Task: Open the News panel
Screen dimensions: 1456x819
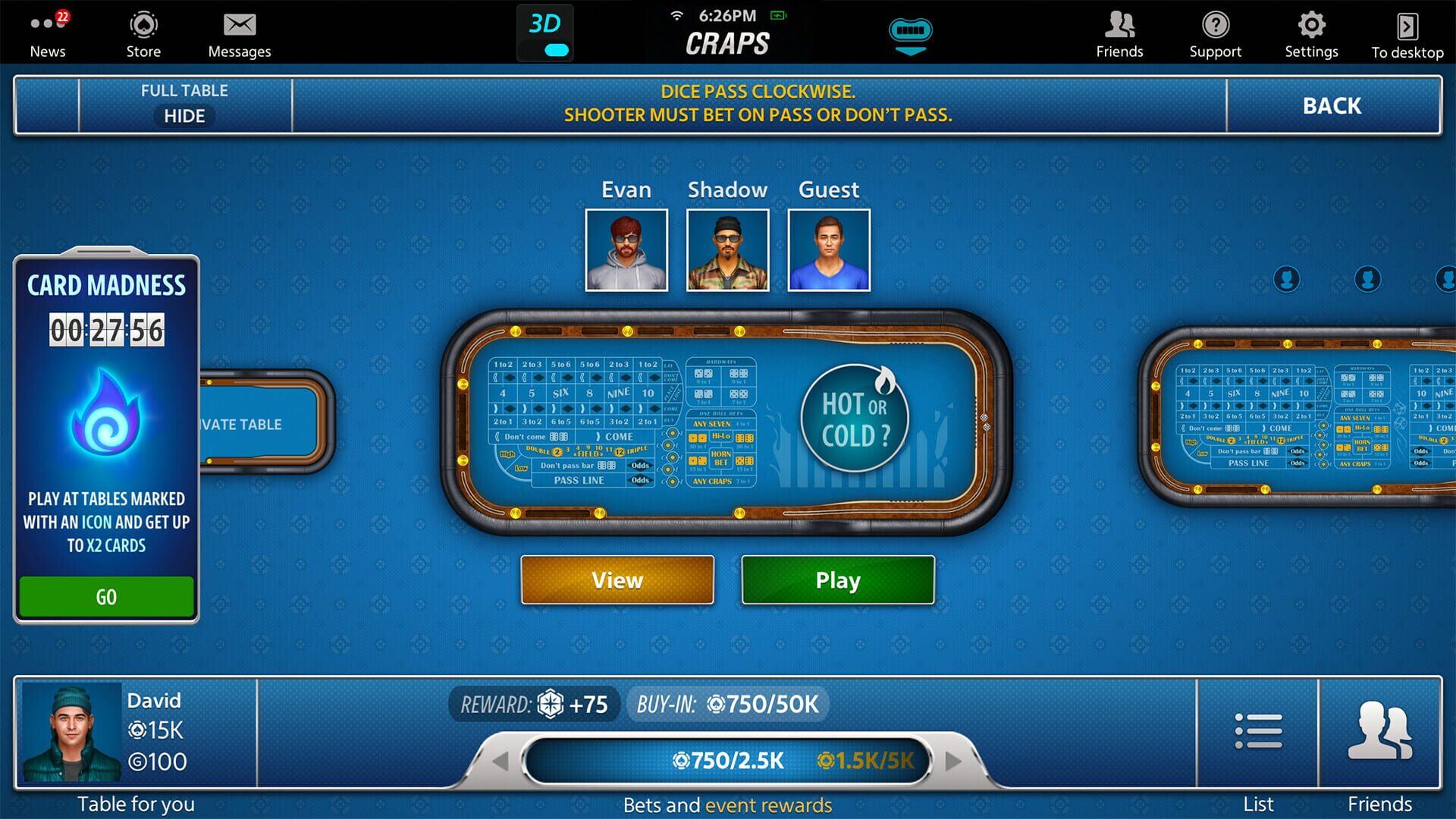Action: pyautogui.click(x=48, y=34)
